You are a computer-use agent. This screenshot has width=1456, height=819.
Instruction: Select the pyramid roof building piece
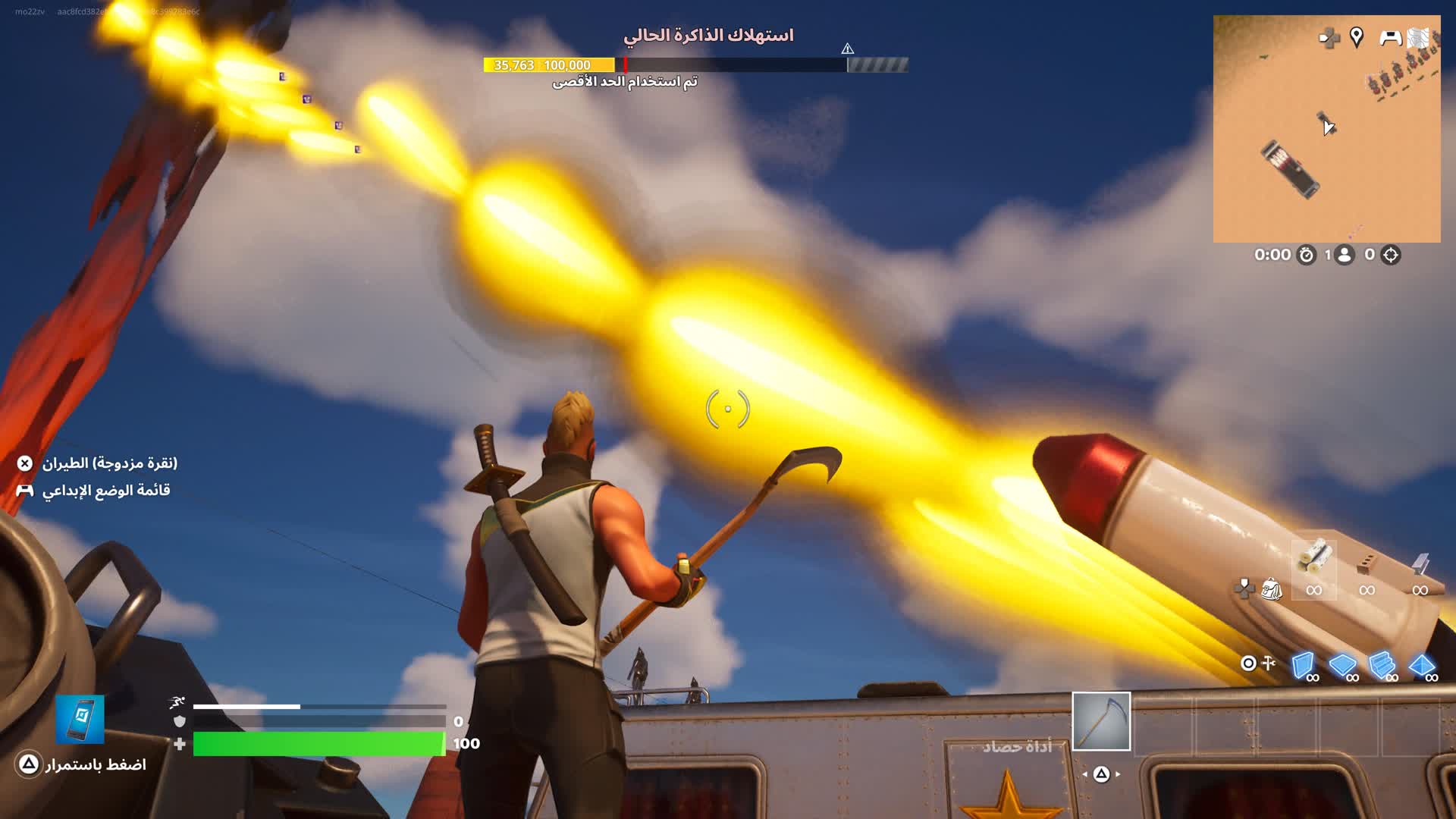tap(1422, 666)
